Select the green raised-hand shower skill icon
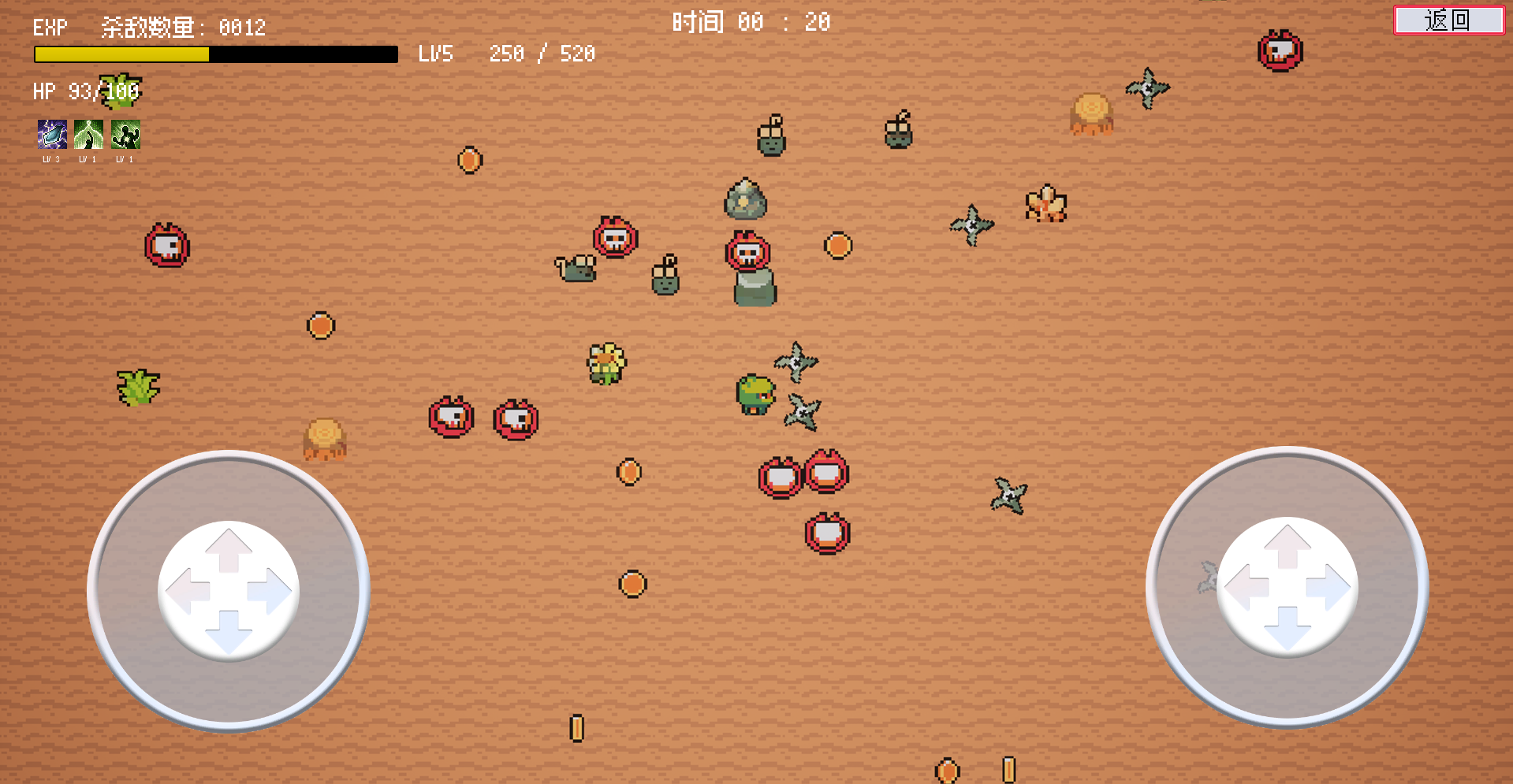 [88, 135]
